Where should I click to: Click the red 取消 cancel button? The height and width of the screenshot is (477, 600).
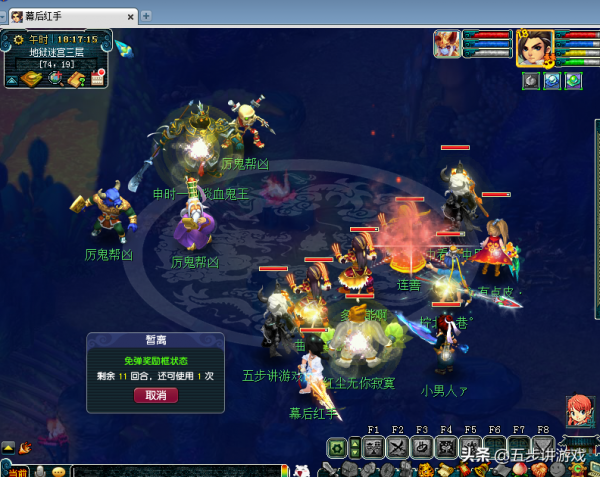155,395
